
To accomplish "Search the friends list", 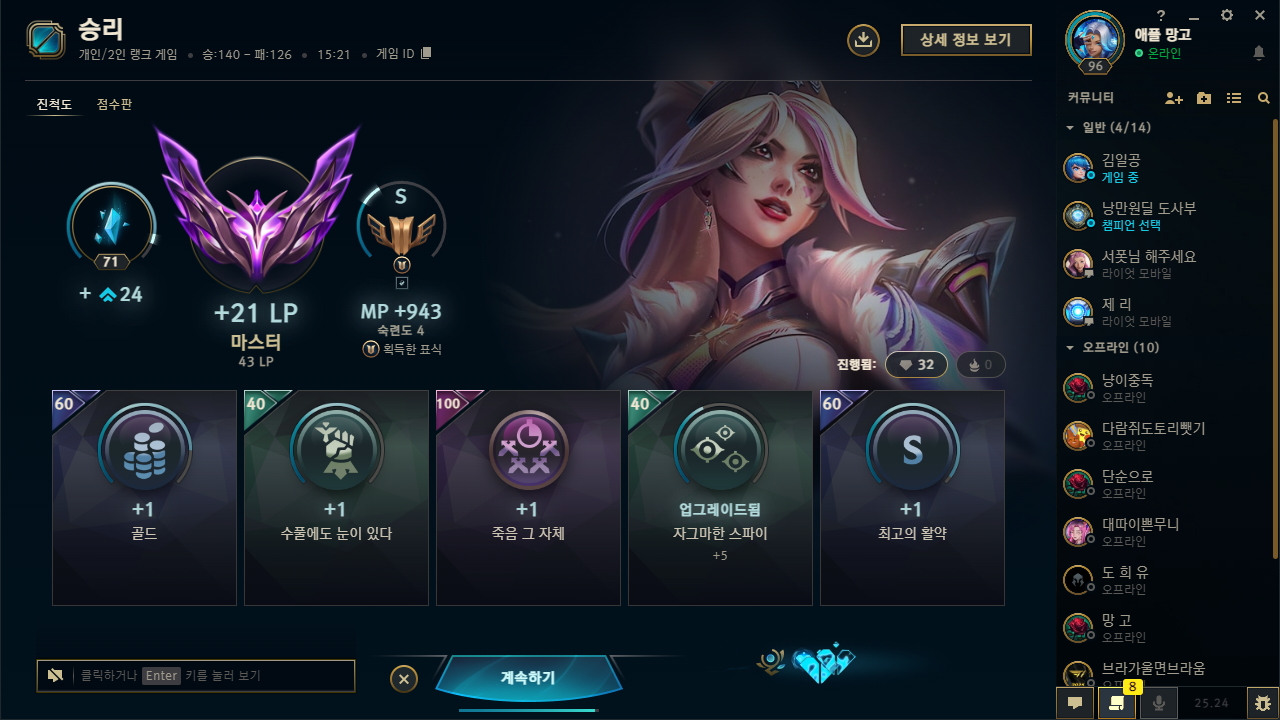I will pos(1264,98).
